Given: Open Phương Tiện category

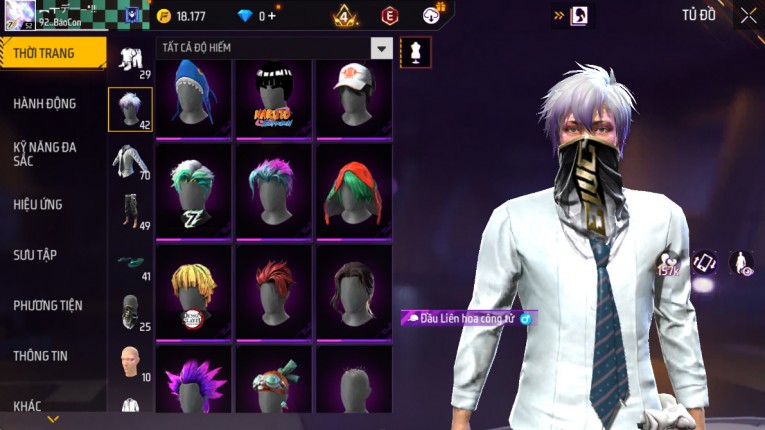Looking at the screenshot, I should [48, 305].
